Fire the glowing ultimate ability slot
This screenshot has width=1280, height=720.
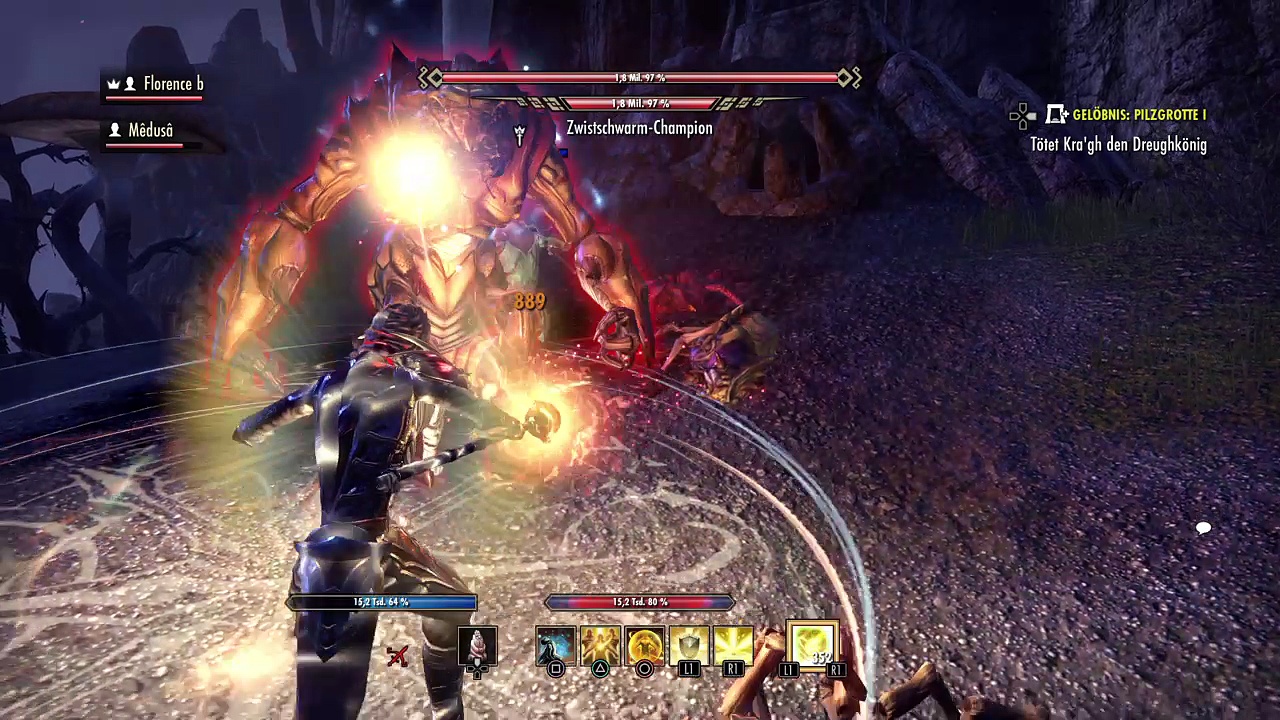click(x=811, y=645)
